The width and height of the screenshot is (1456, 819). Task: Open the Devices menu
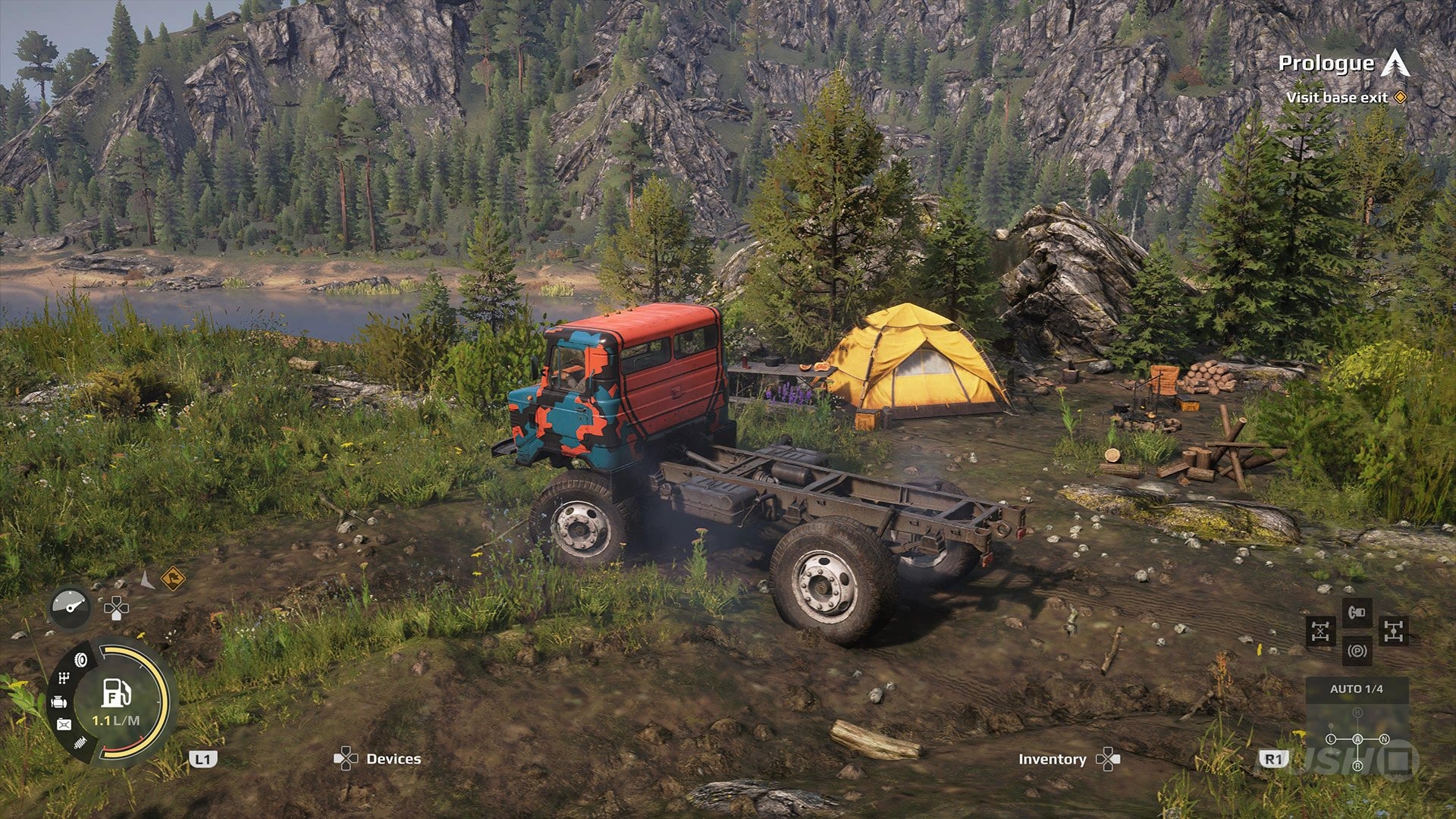point(392,759)
